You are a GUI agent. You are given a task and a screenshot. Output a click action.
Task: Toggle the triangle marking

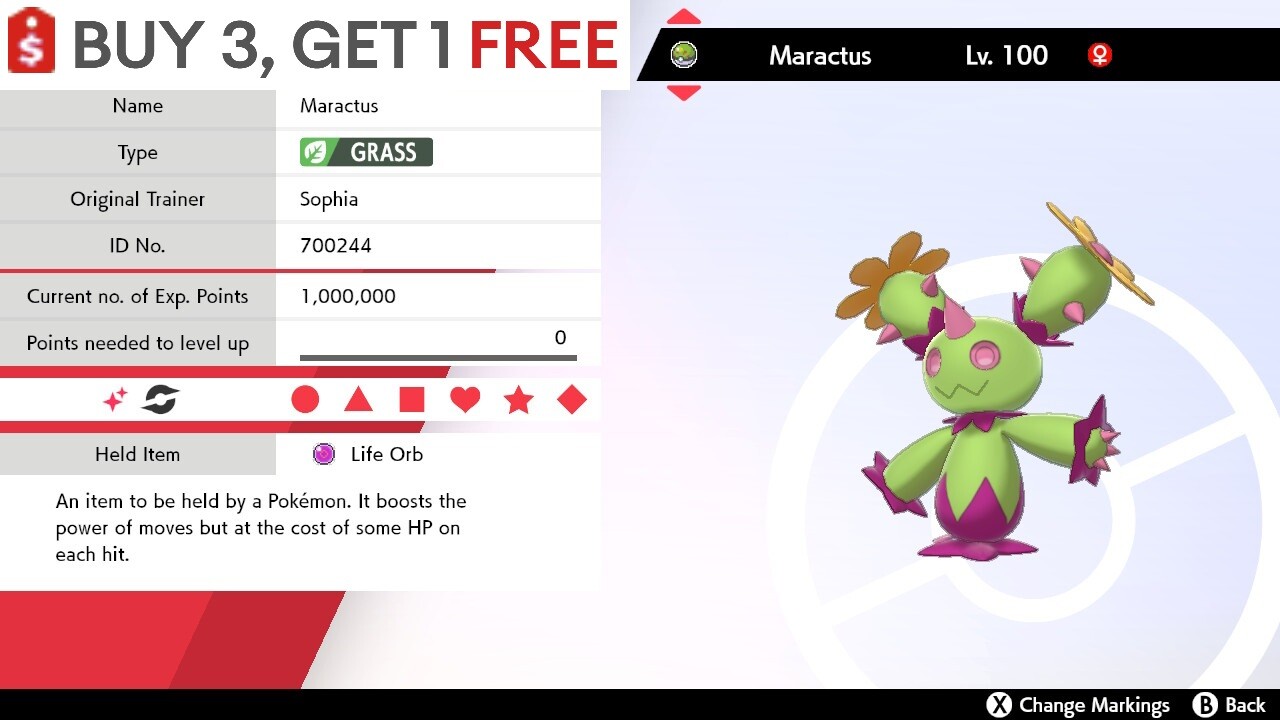coord(358,399)
